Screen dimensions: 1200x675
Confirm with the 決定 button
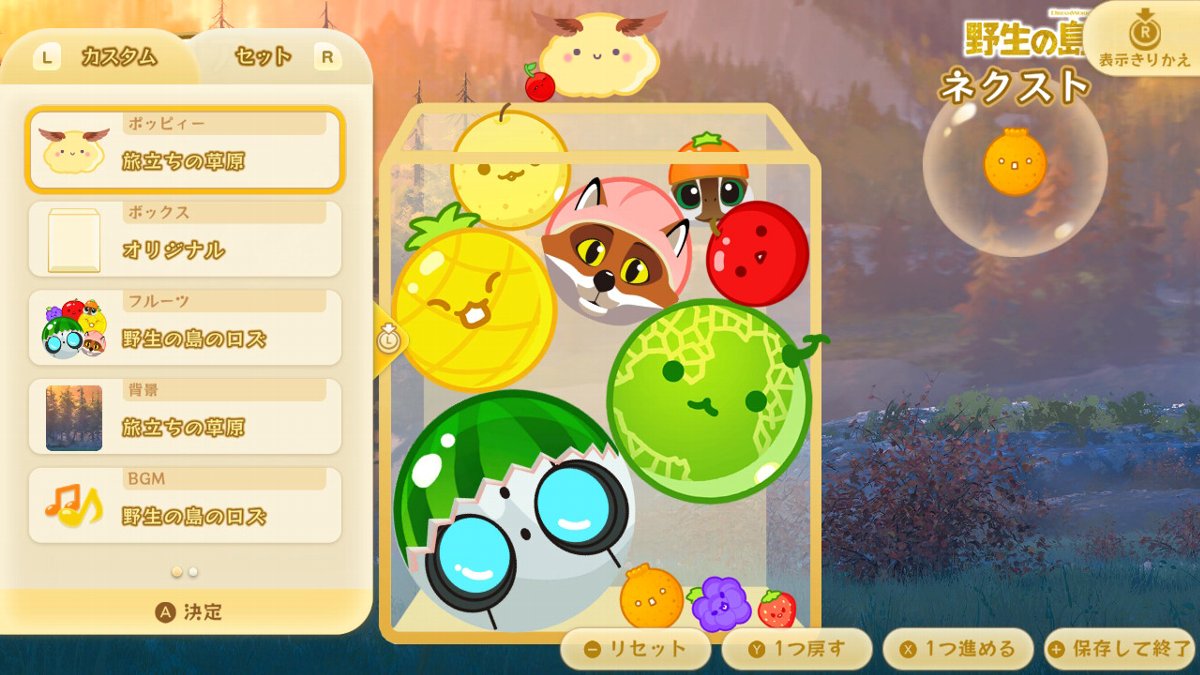pyautogui.click(x=188, y=612)
